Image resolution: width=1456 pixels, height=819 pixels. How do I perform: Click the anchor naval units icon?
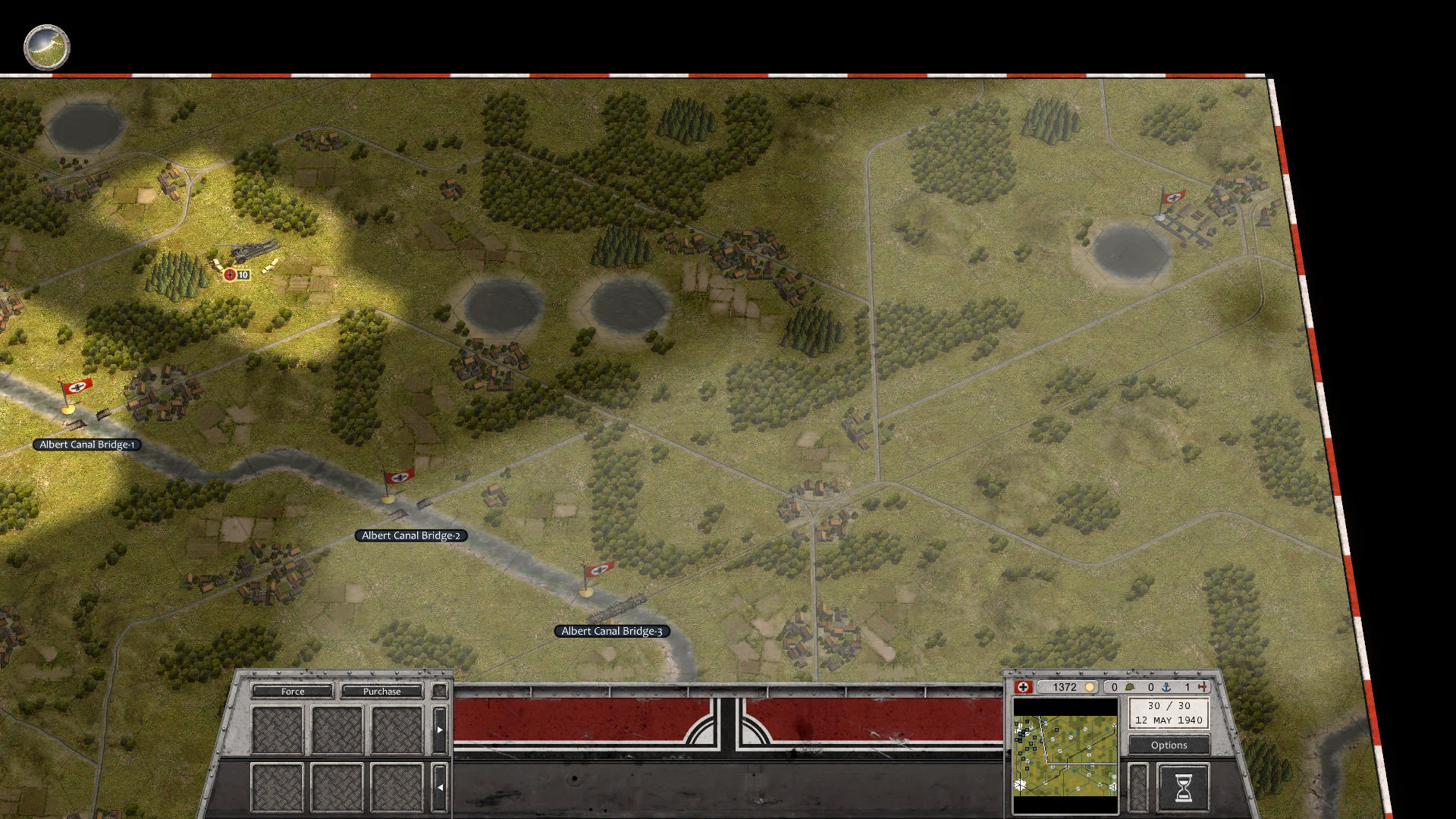point(1166,687)
